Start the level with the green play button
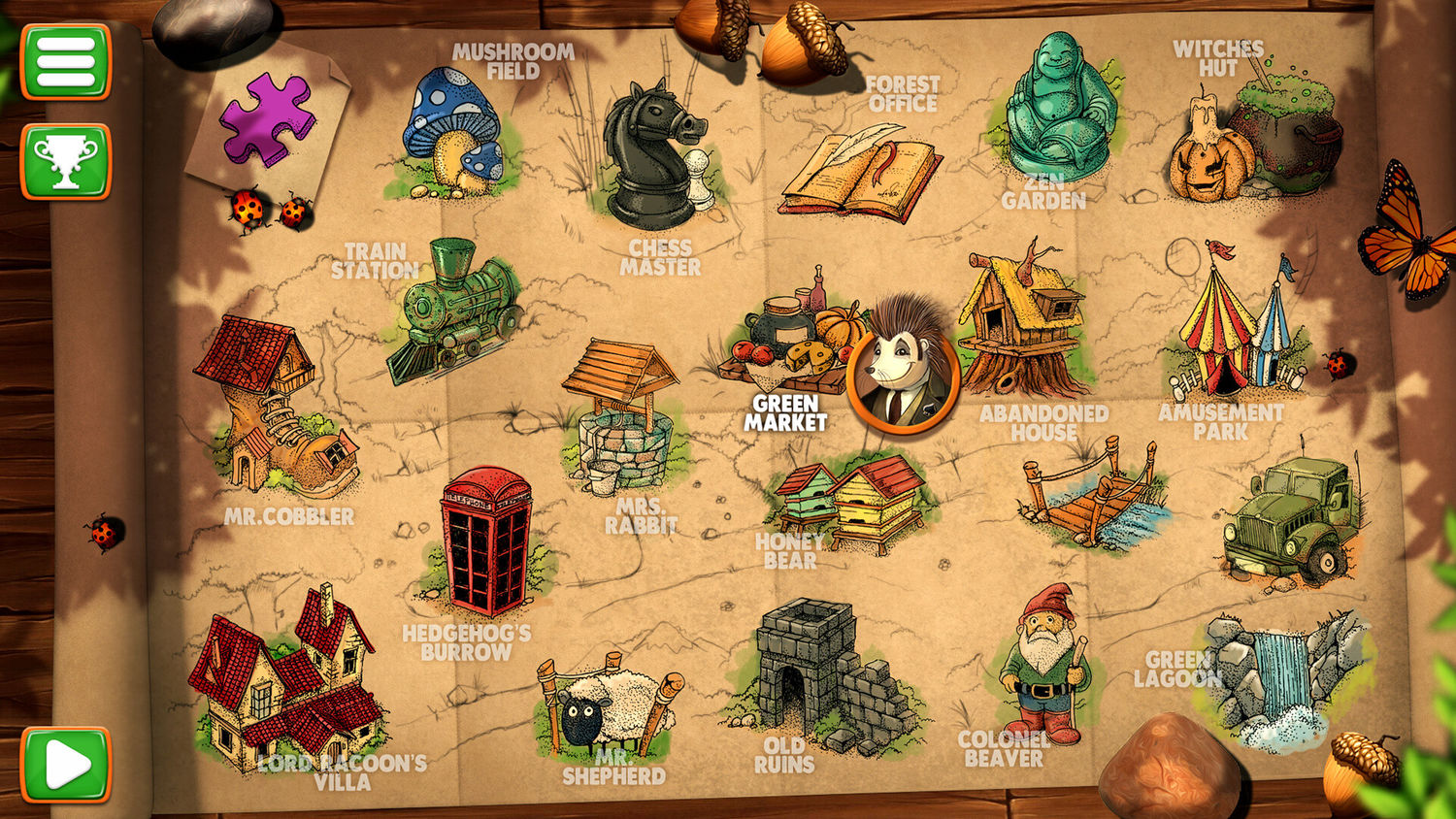 (66, 765)
